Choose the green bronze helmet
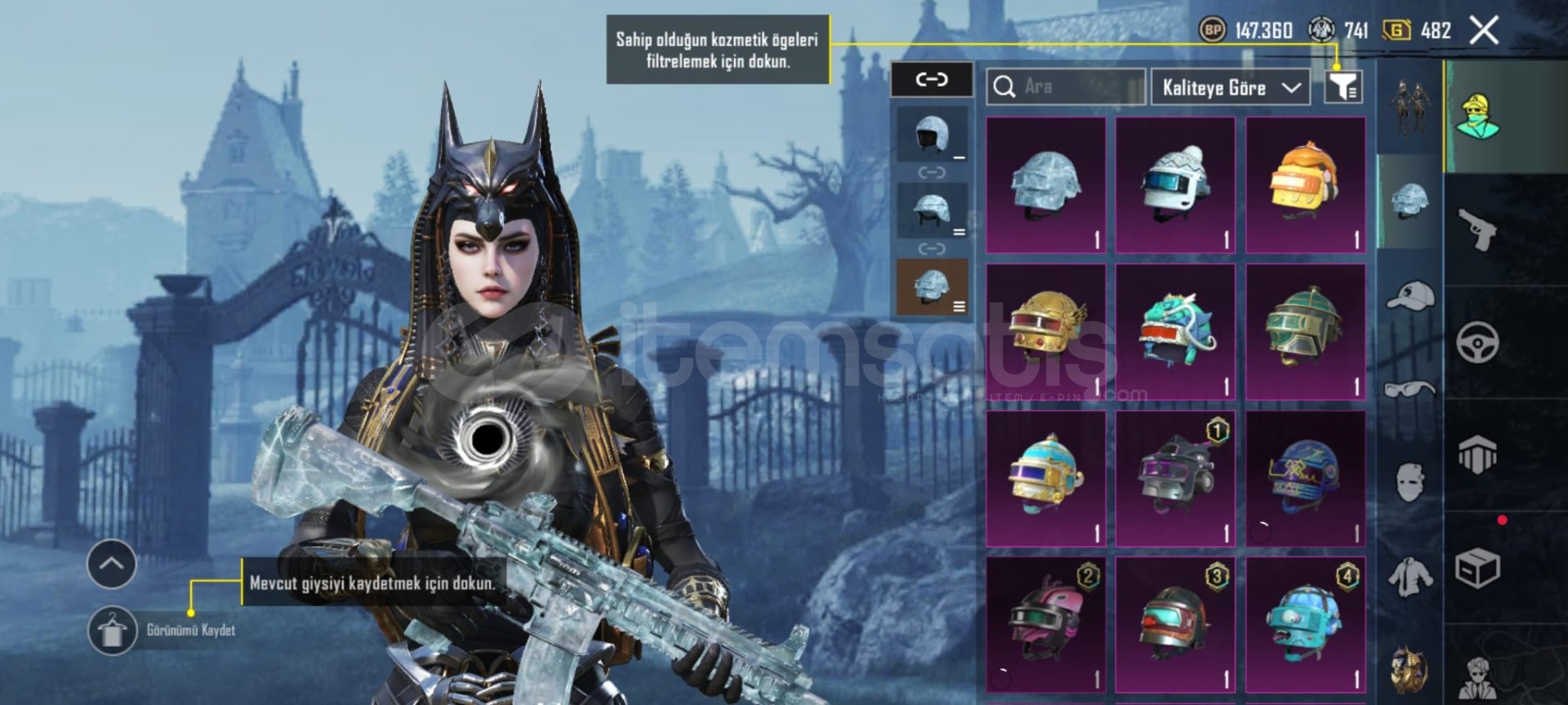Screen dimensions: 1568x705 [x=1305, y=332]
